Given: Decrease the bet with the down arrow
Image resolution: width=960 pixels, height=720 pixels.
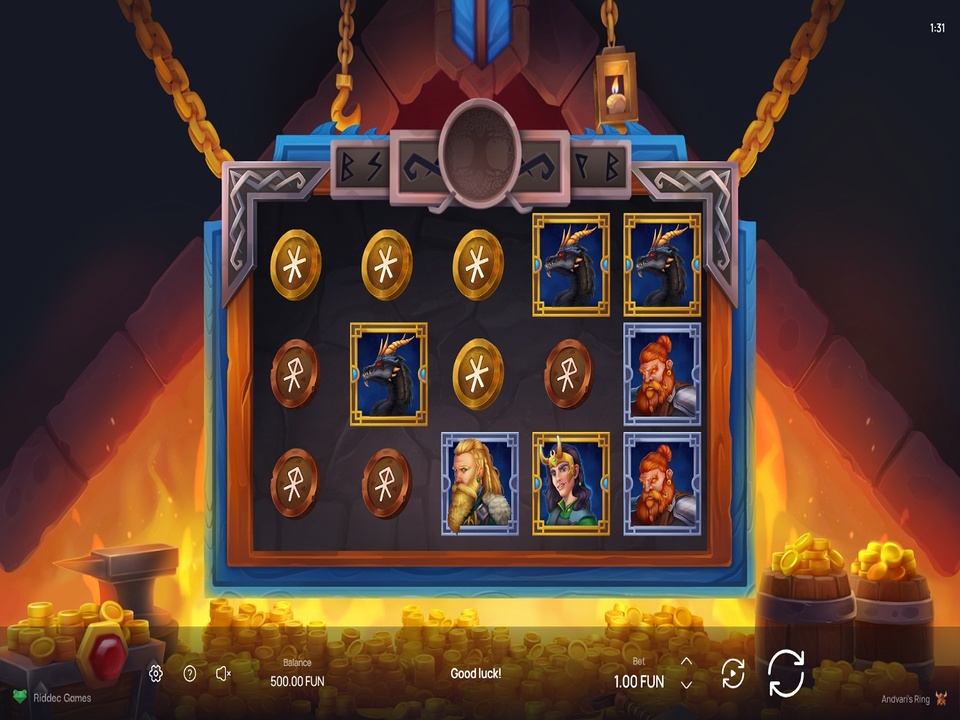Looking at the screenshot, I should pyautogui.click(x=686, y=685).
